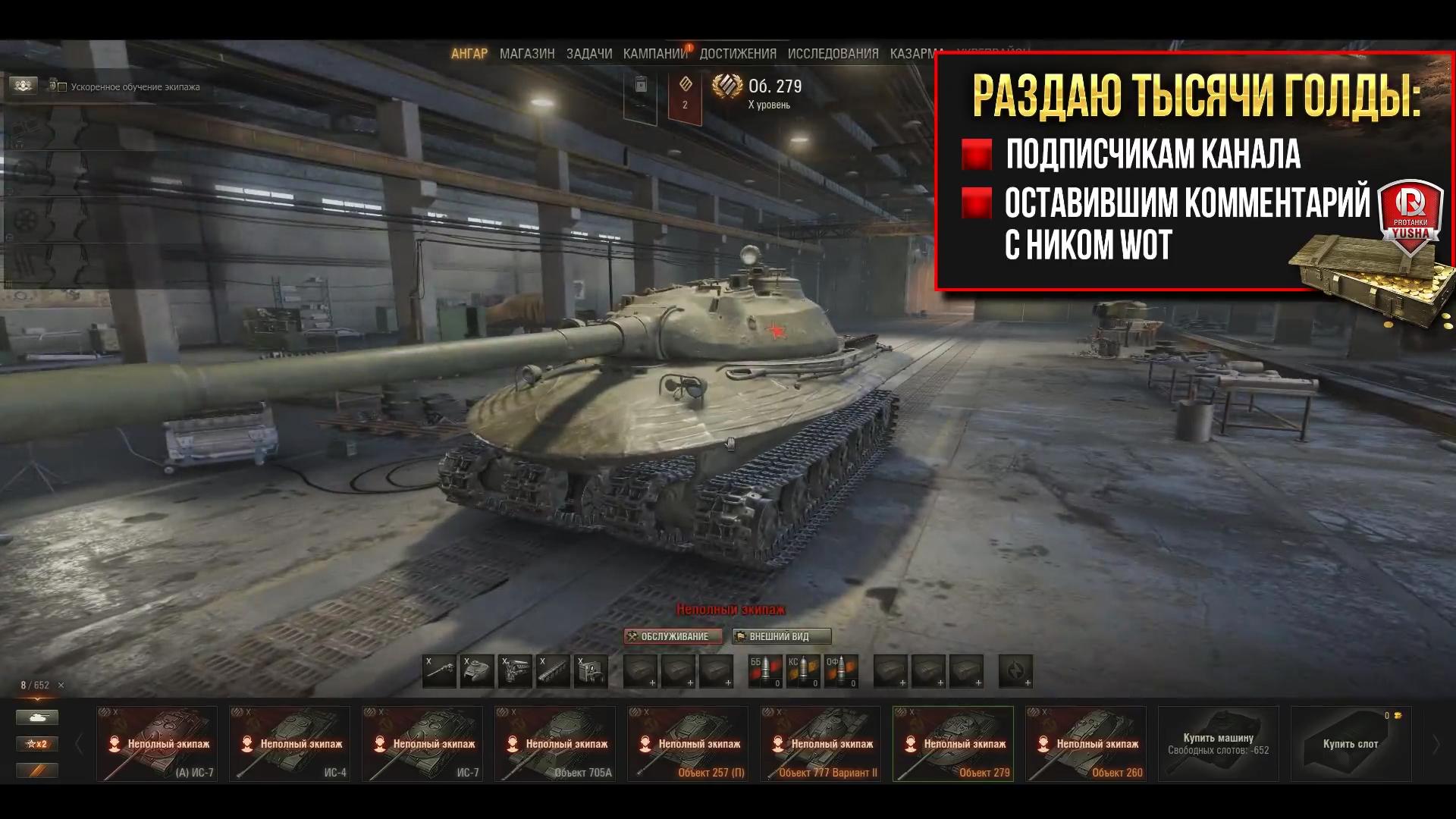Click the Обслуживание button
The image size is (1456, 819).
(x=673, y=636)
